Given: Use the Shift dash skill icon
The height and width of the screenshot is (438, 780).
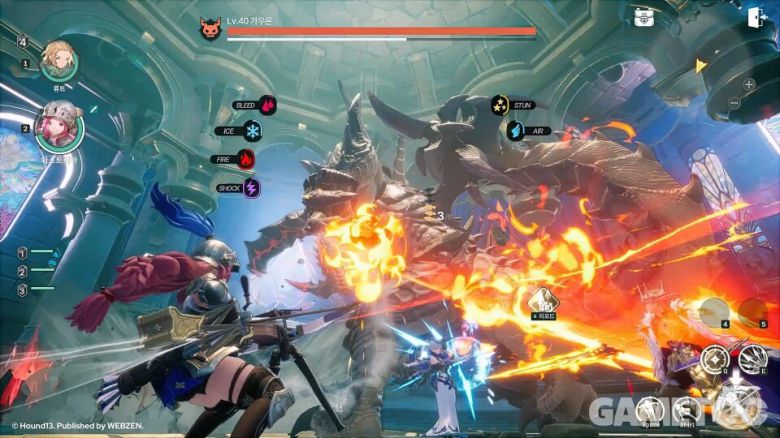Looking at the screenshot, I should pyautogui.click(x=685, y=408).
